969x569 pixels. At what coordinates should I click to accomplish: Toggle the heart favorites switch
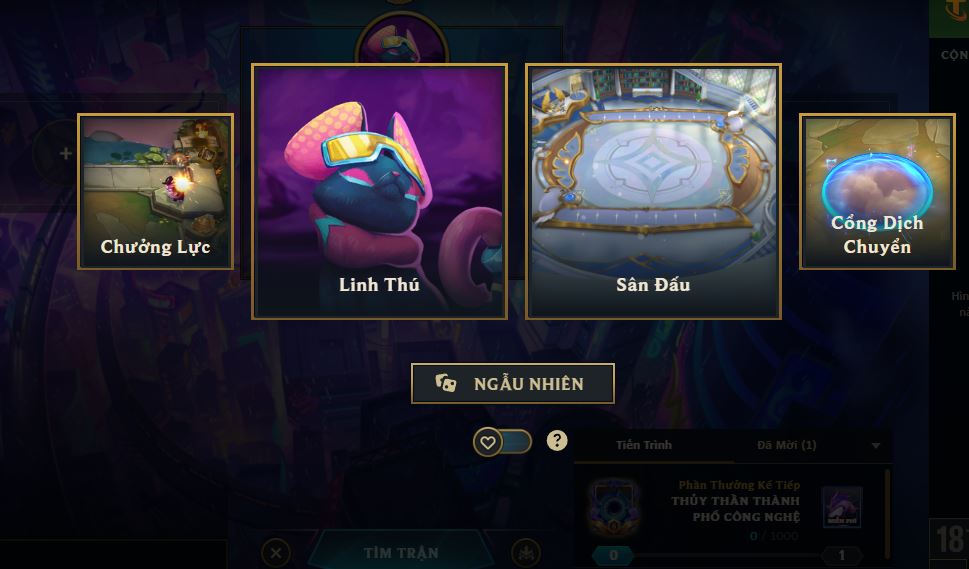[503, 441]
